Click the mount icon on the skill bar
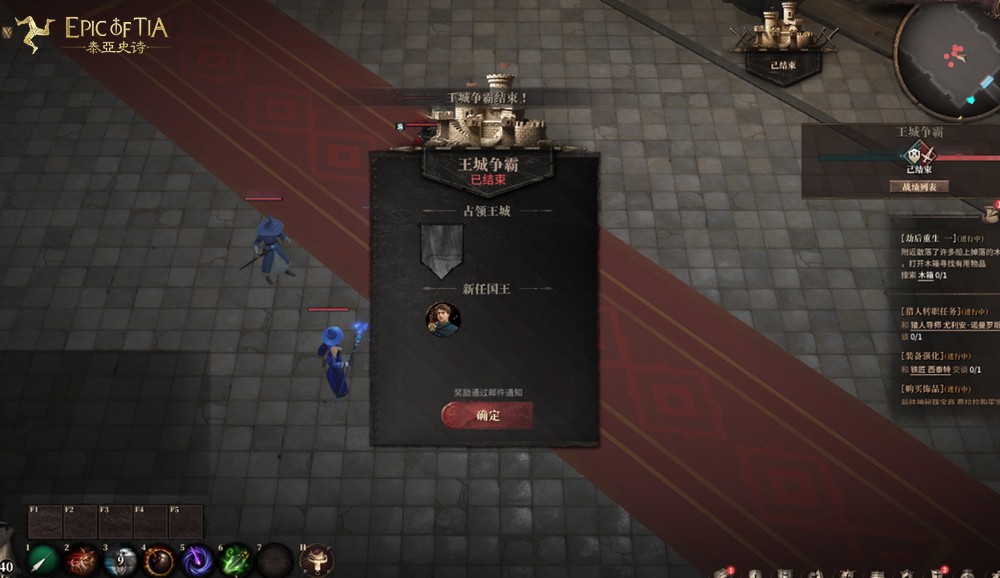The width and height of the screenshot is (1000, 578). 314,560
